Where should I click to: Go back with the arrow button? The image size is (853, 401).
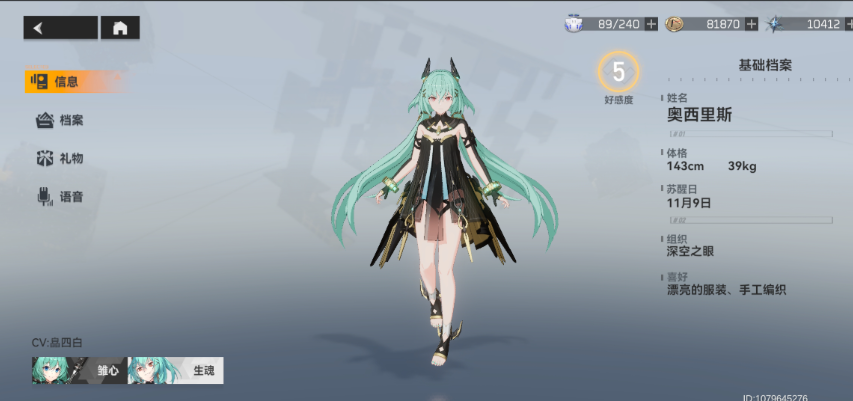pos(60,28)
